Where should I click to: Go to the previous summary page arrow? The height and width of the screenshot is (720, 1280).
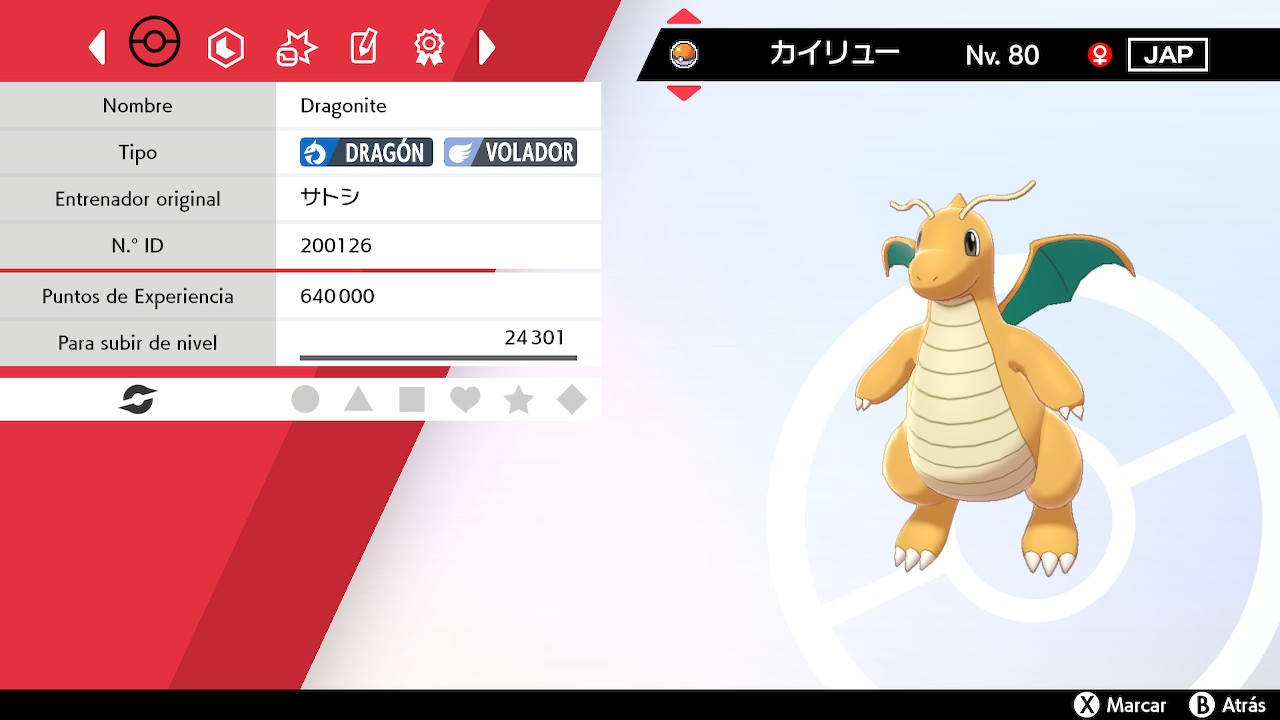click(97, 47)
